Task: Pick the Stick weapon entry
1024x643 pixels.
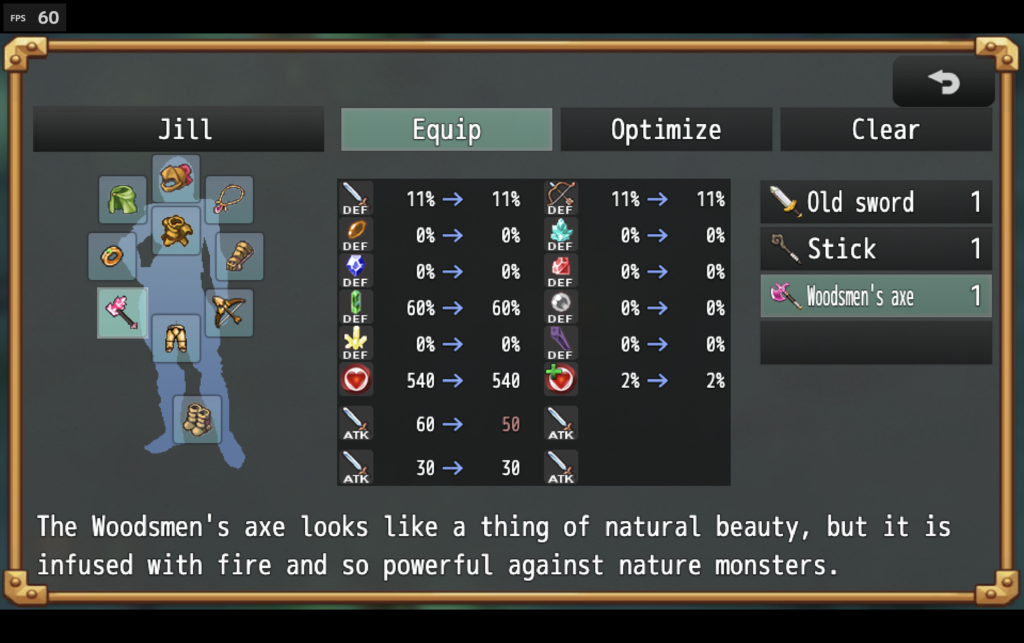Action: [875, 248]
